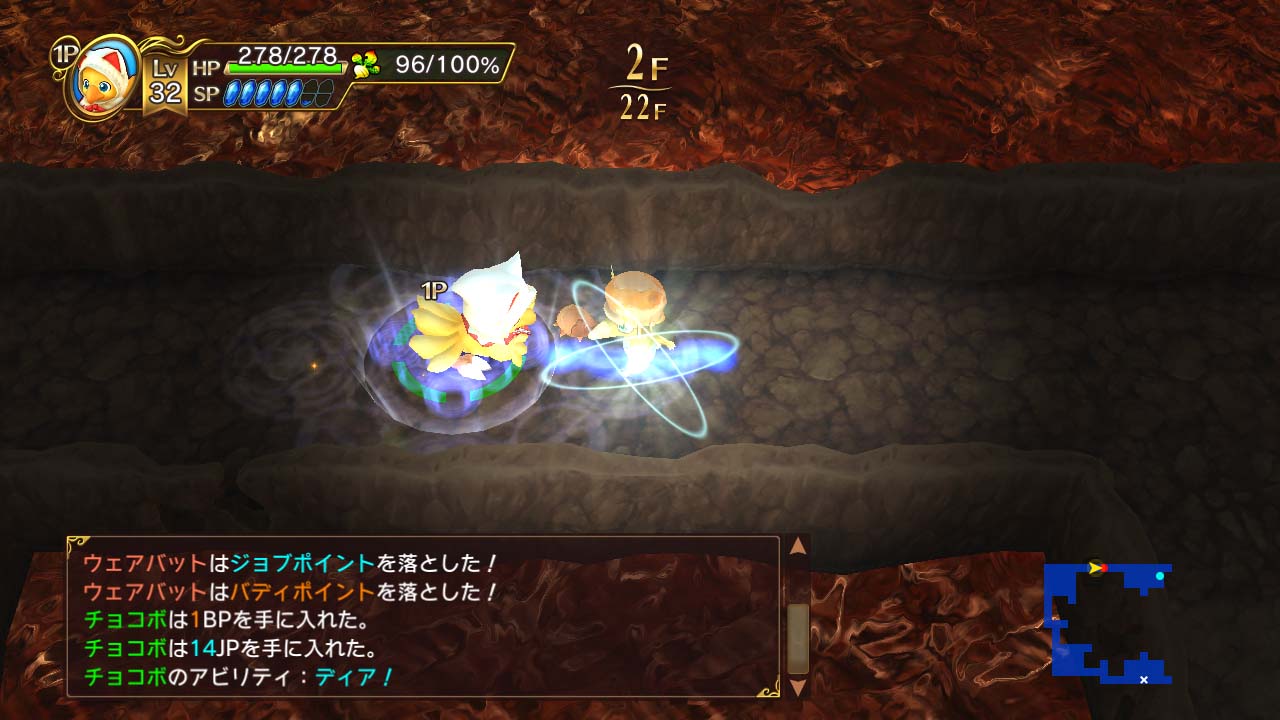Select the cyan dot on the minimap

click(1160, 575)
